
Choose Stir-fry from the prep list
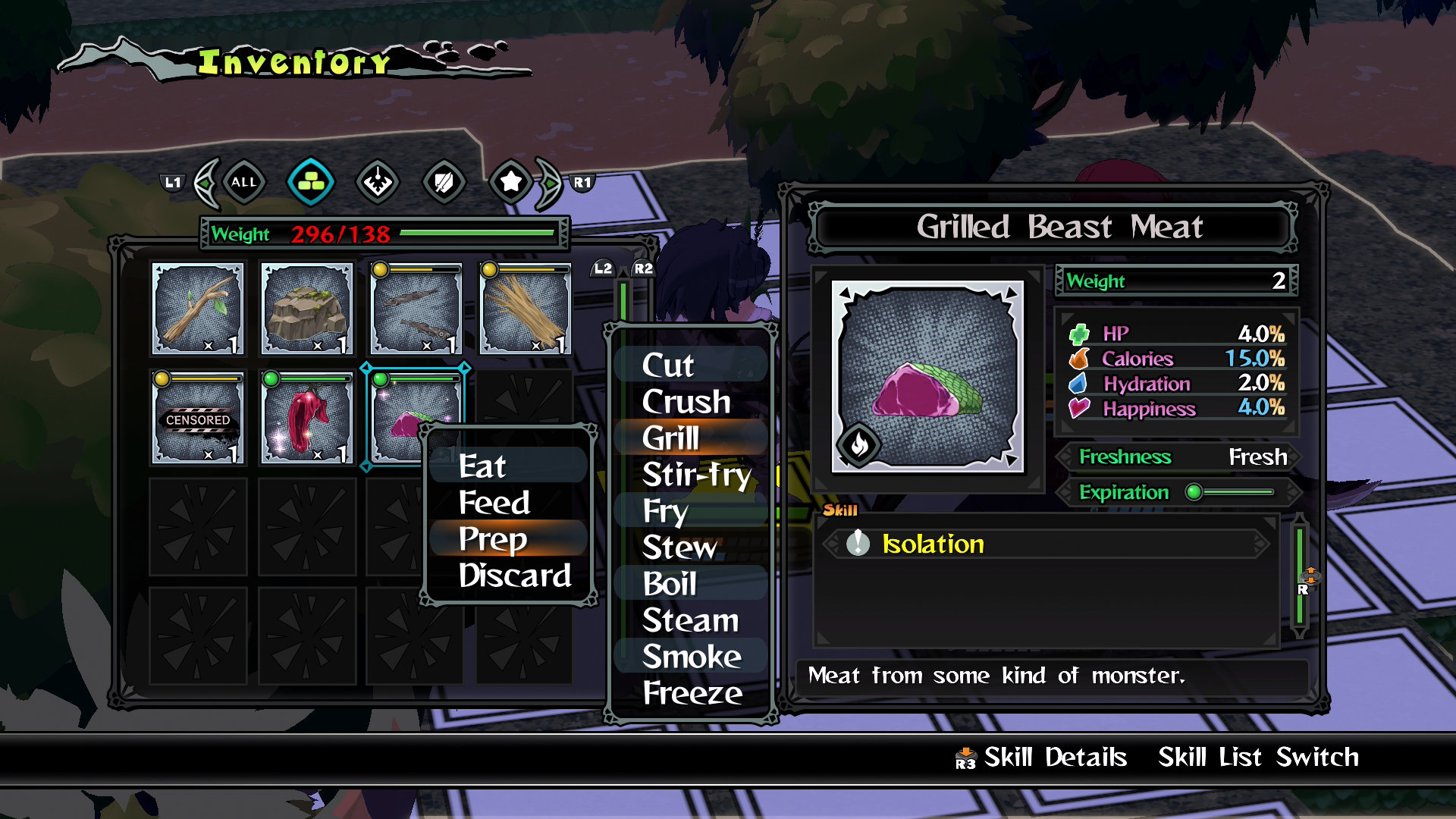[x=696, y=475]
